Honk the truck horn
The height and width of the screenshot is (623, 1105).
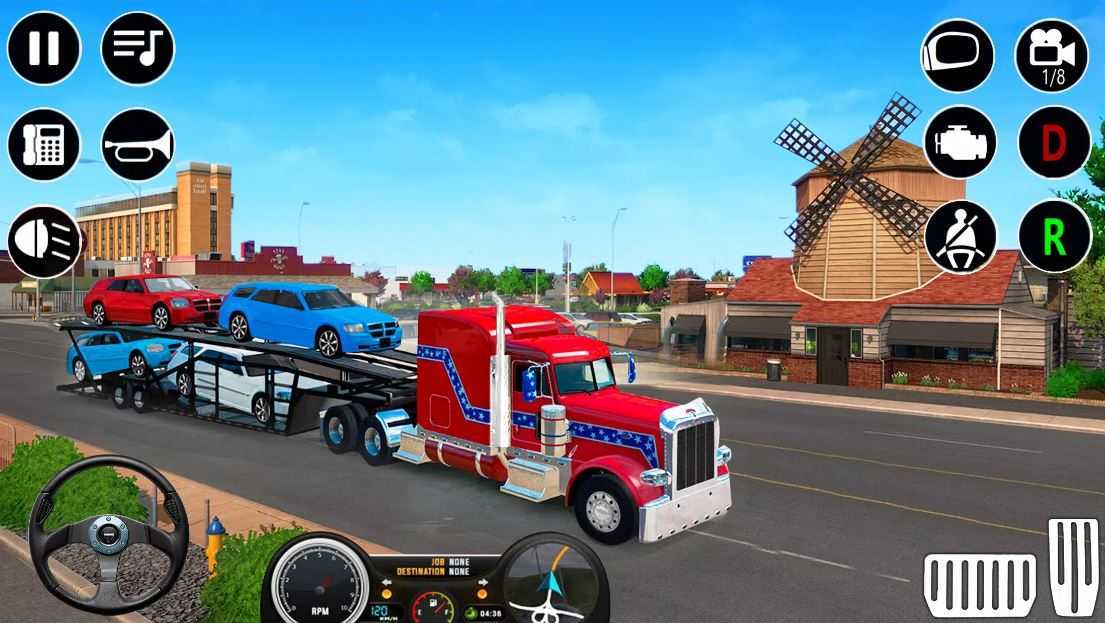[138, 144]
